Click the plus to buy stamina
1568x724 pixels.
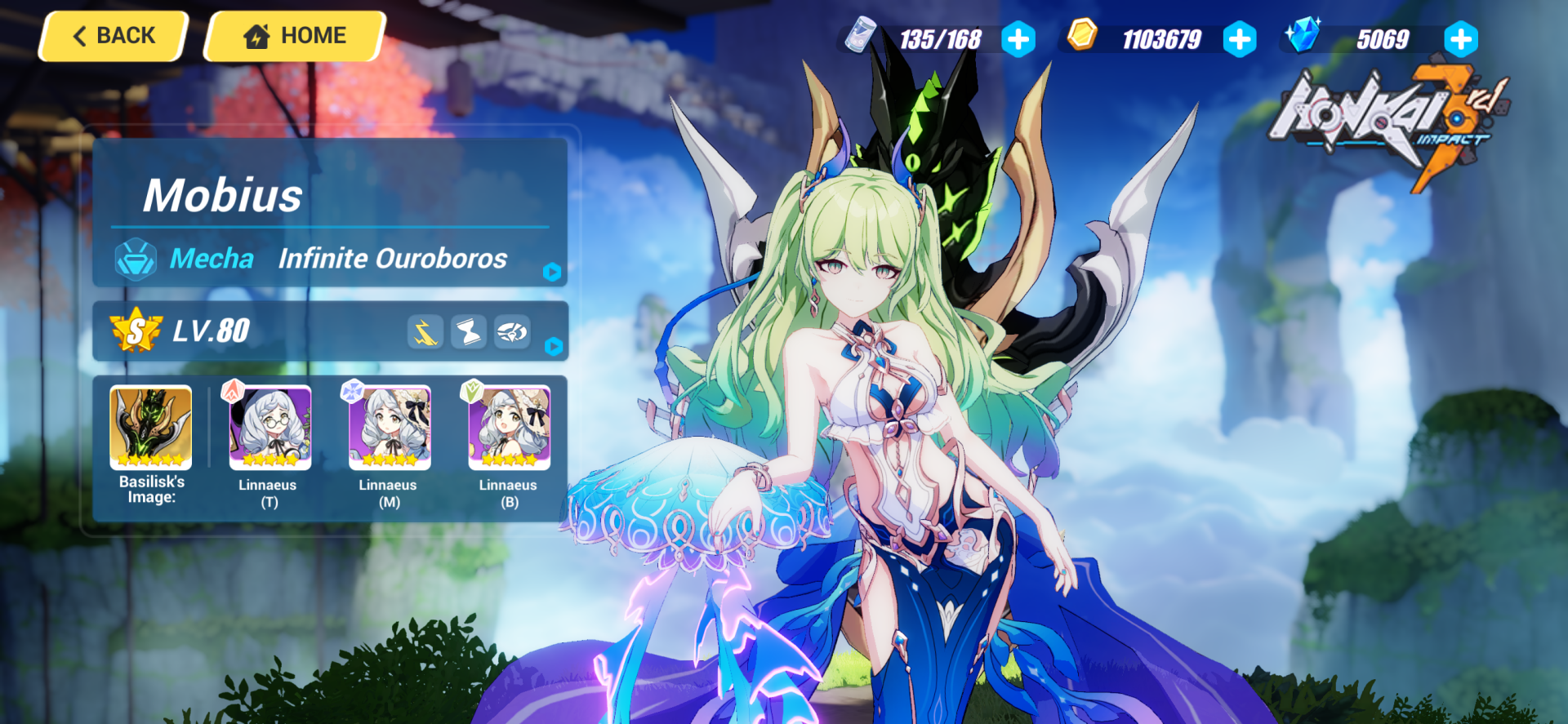coord(1018,38)
